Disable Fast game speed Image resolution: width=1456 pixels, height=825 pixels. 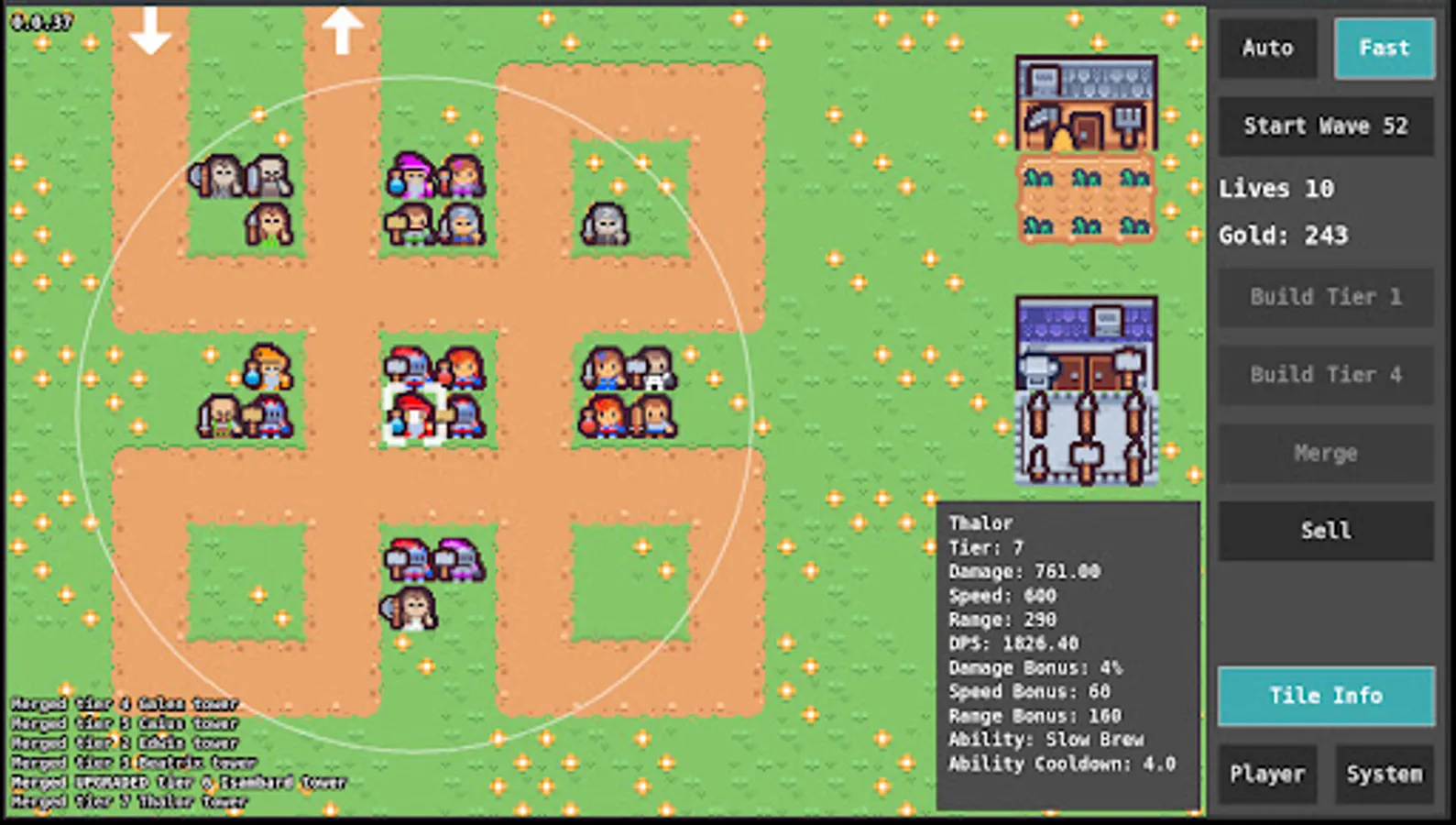tap(1384, 49)
